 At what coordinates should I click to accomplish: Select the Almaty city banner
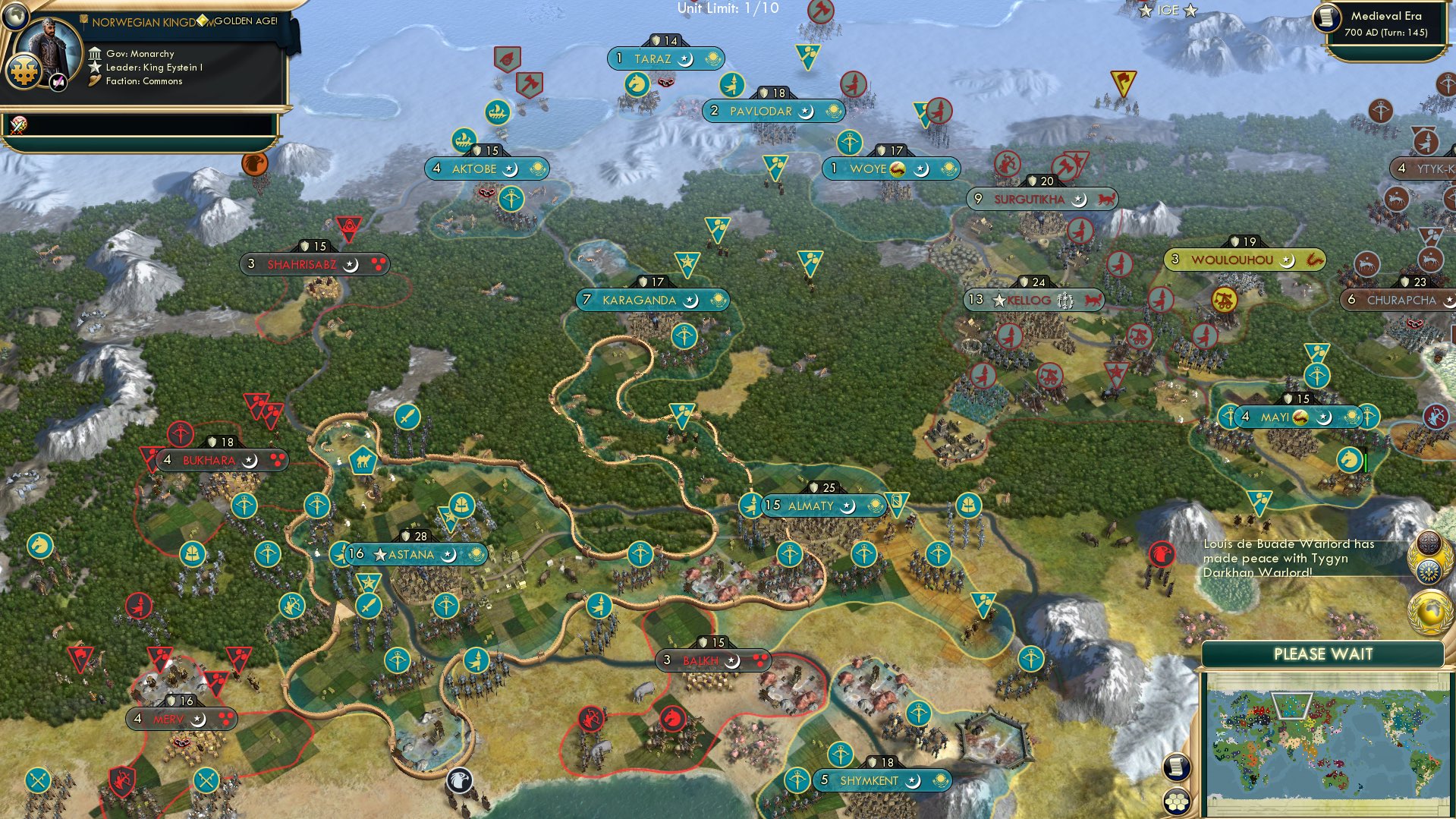click(823, 505)
